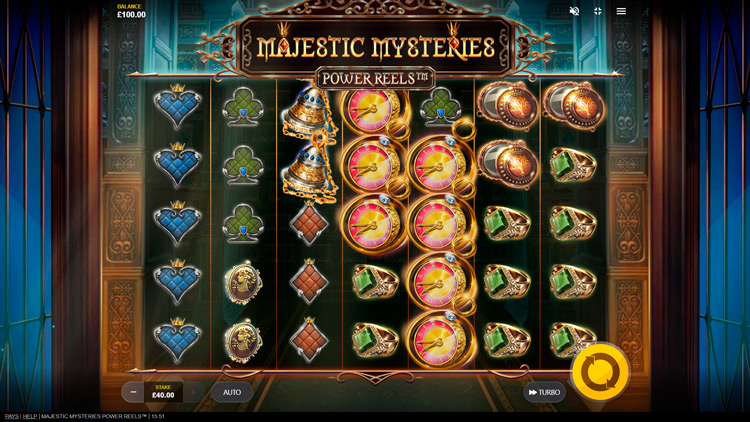The width and height of the screenshot is (750, 422).
Task: Open the Help page link
Action: click(x=30, y=416)
